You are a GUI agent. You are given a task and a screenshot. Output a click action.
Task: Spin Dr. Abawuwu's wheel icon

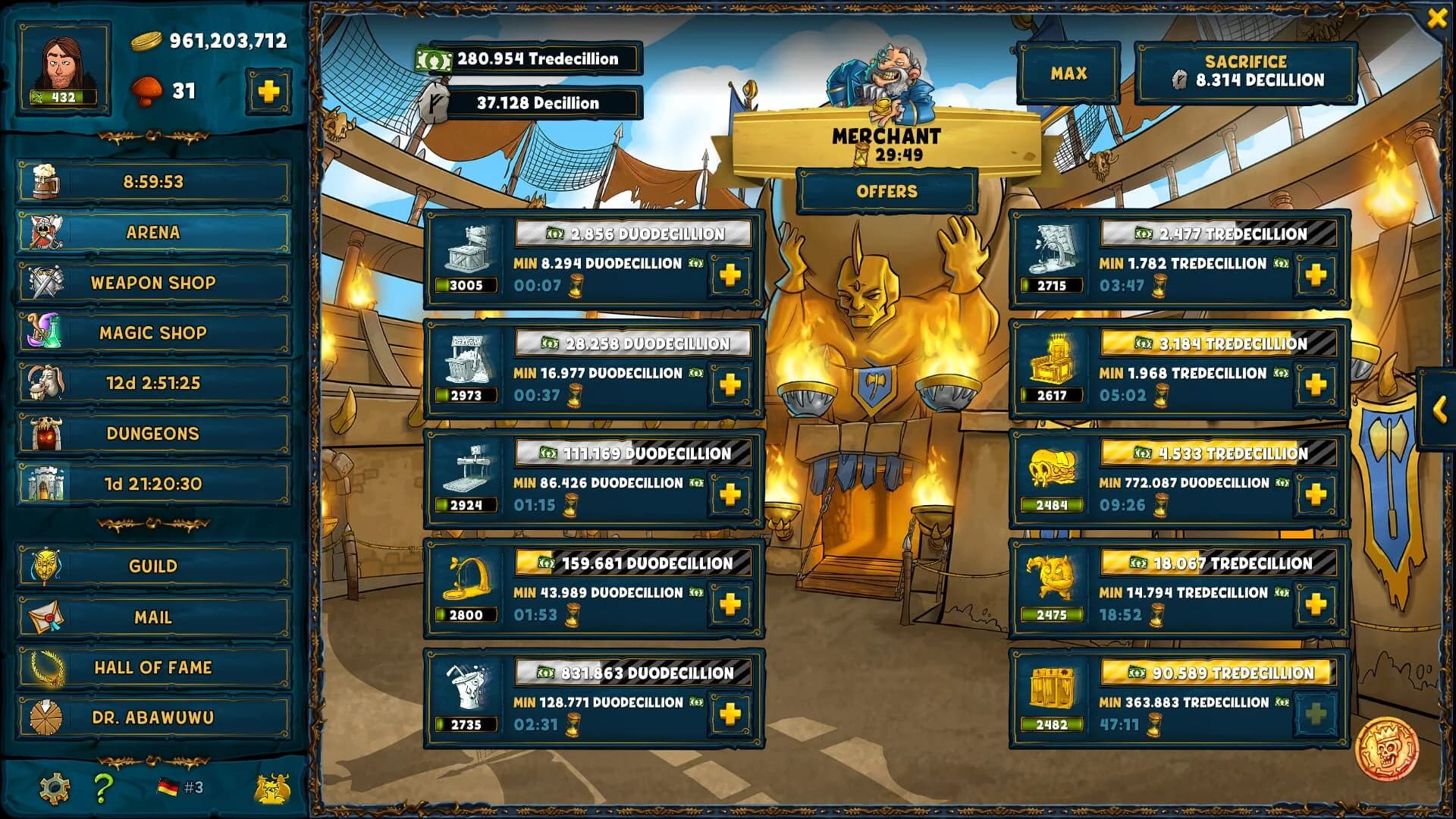click(x=47, y=716)
